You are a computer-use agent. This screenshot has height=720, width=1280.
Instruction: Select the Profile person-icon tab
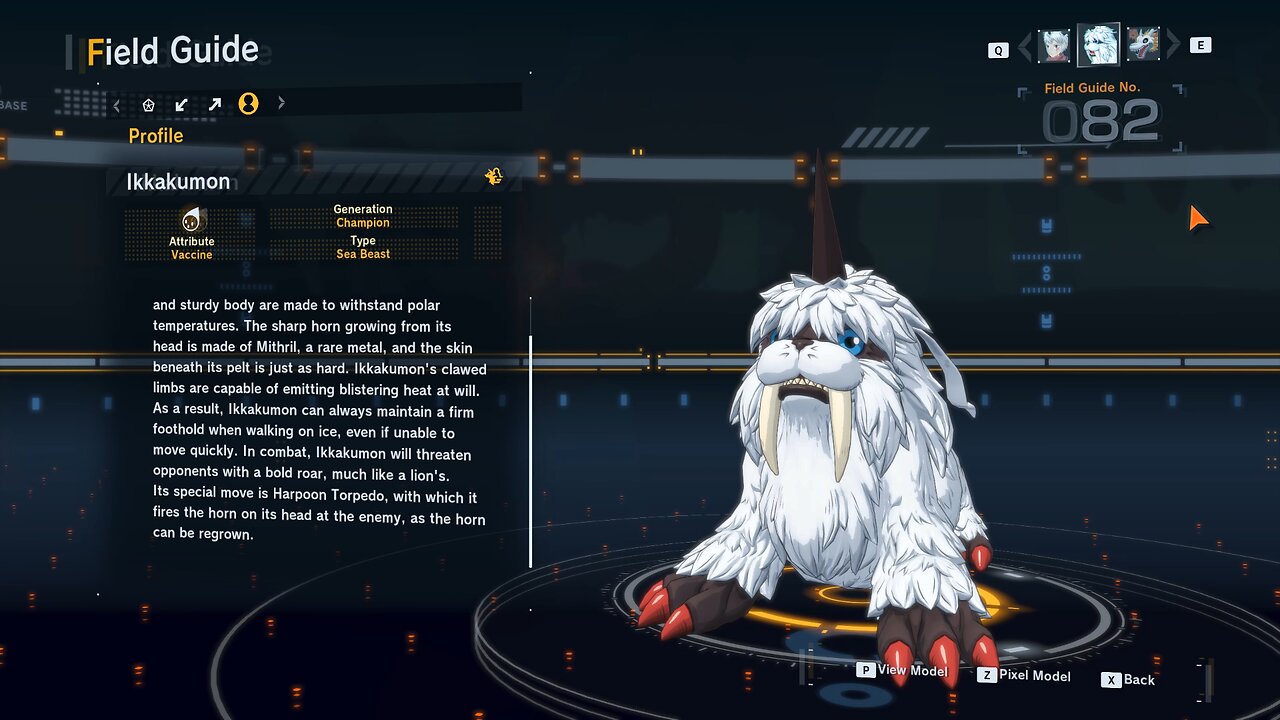click(248, 104)
